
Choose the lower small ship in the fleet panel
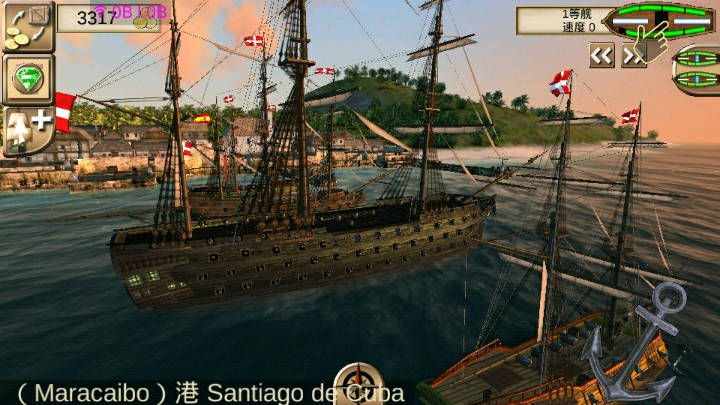tap(697, 82)
